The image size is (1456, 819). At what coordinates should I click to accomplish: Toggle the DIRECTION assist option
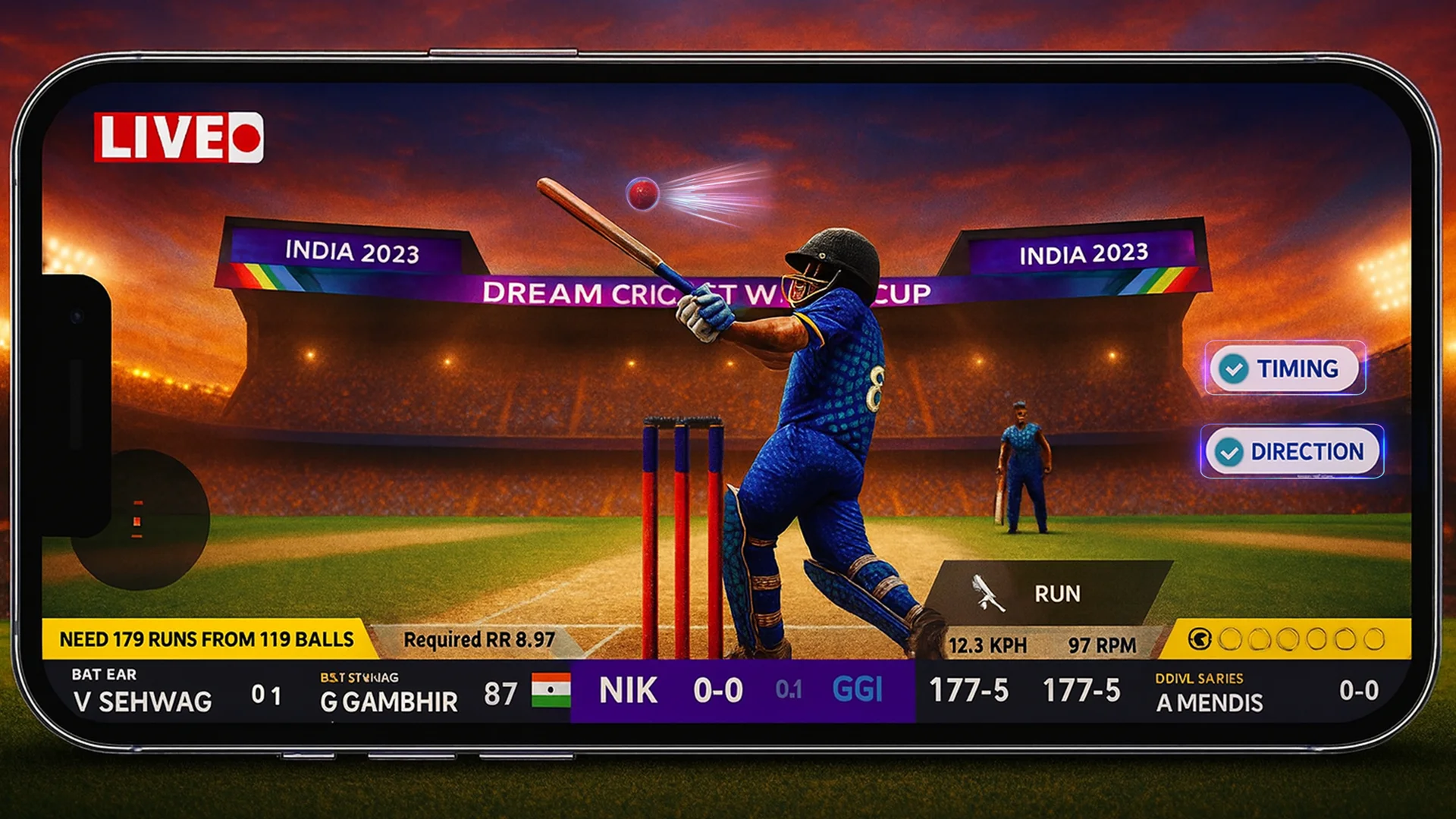click(1293, 451)
